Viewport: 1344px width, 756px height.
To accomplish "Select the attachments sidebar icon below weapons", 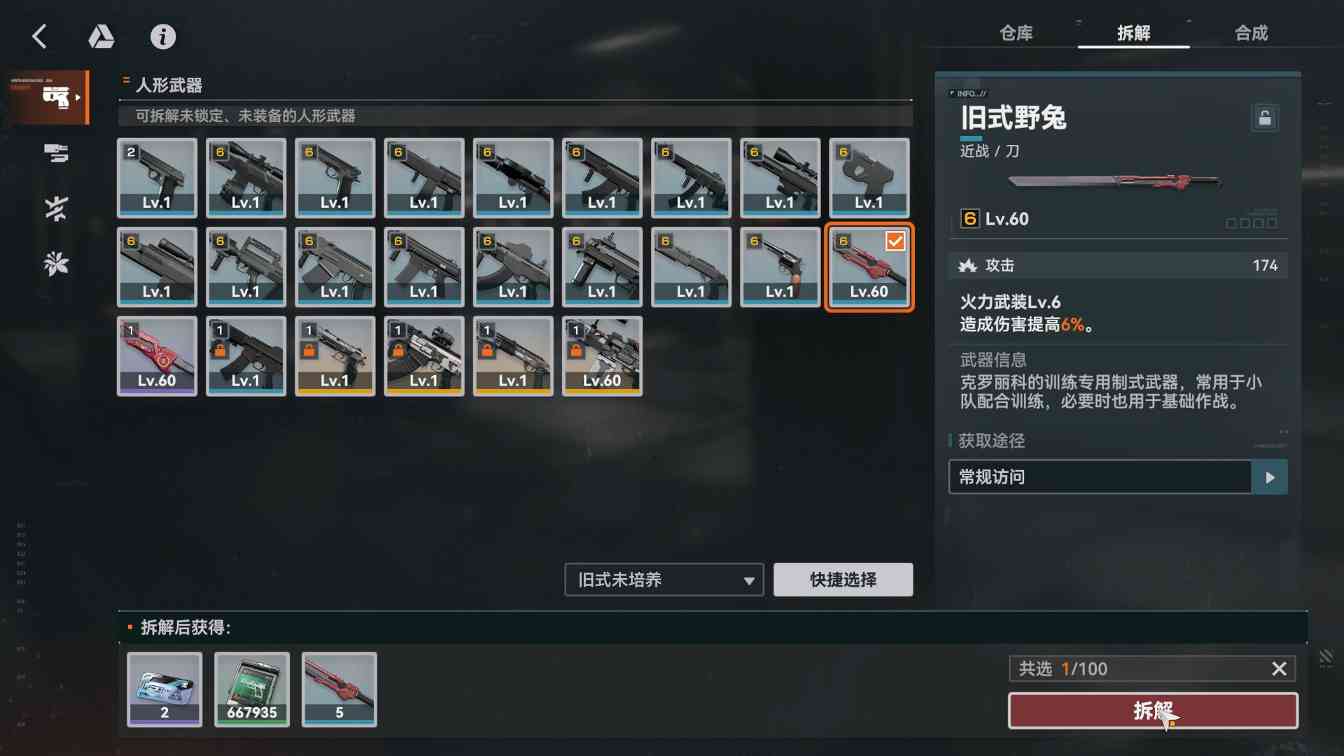I will 55,153.
